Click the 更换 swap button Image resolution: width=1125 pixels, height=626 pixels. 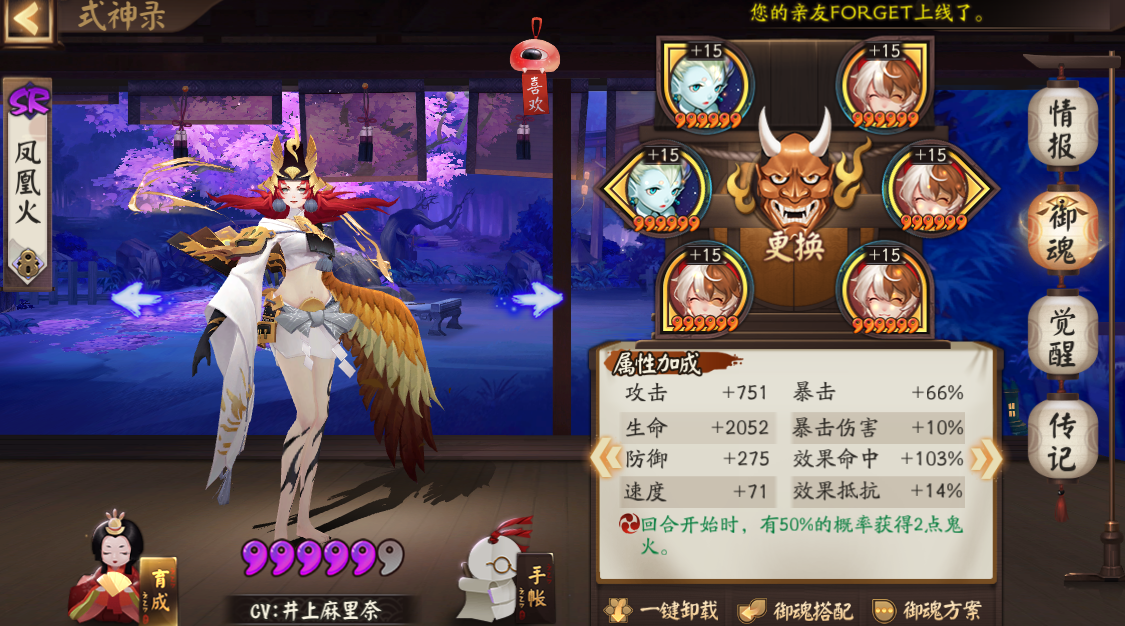794,246
